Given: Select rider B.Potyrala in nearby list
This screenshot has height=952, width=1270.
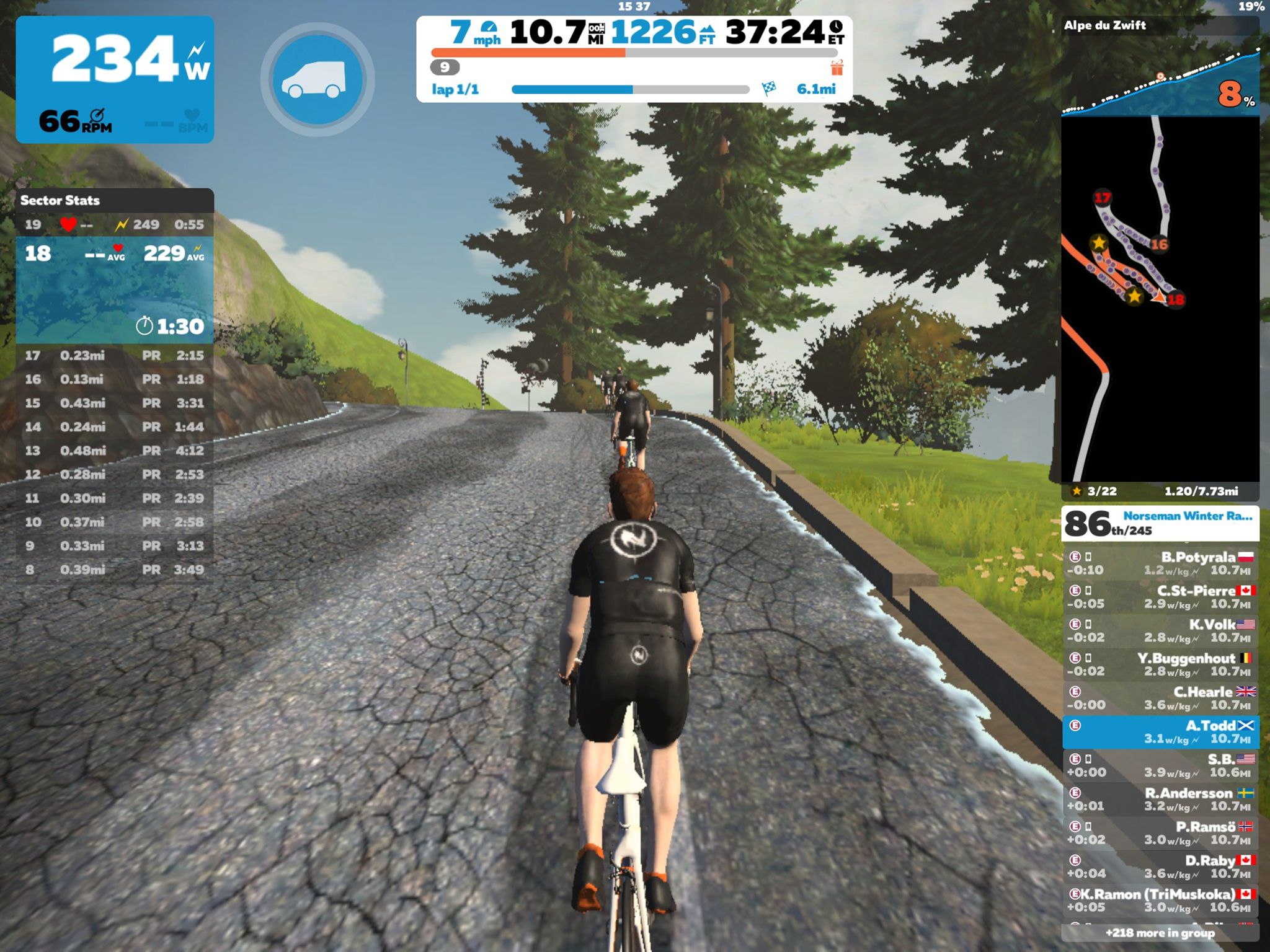Looking at the screenshot, I should click(x=1160, y=563).
